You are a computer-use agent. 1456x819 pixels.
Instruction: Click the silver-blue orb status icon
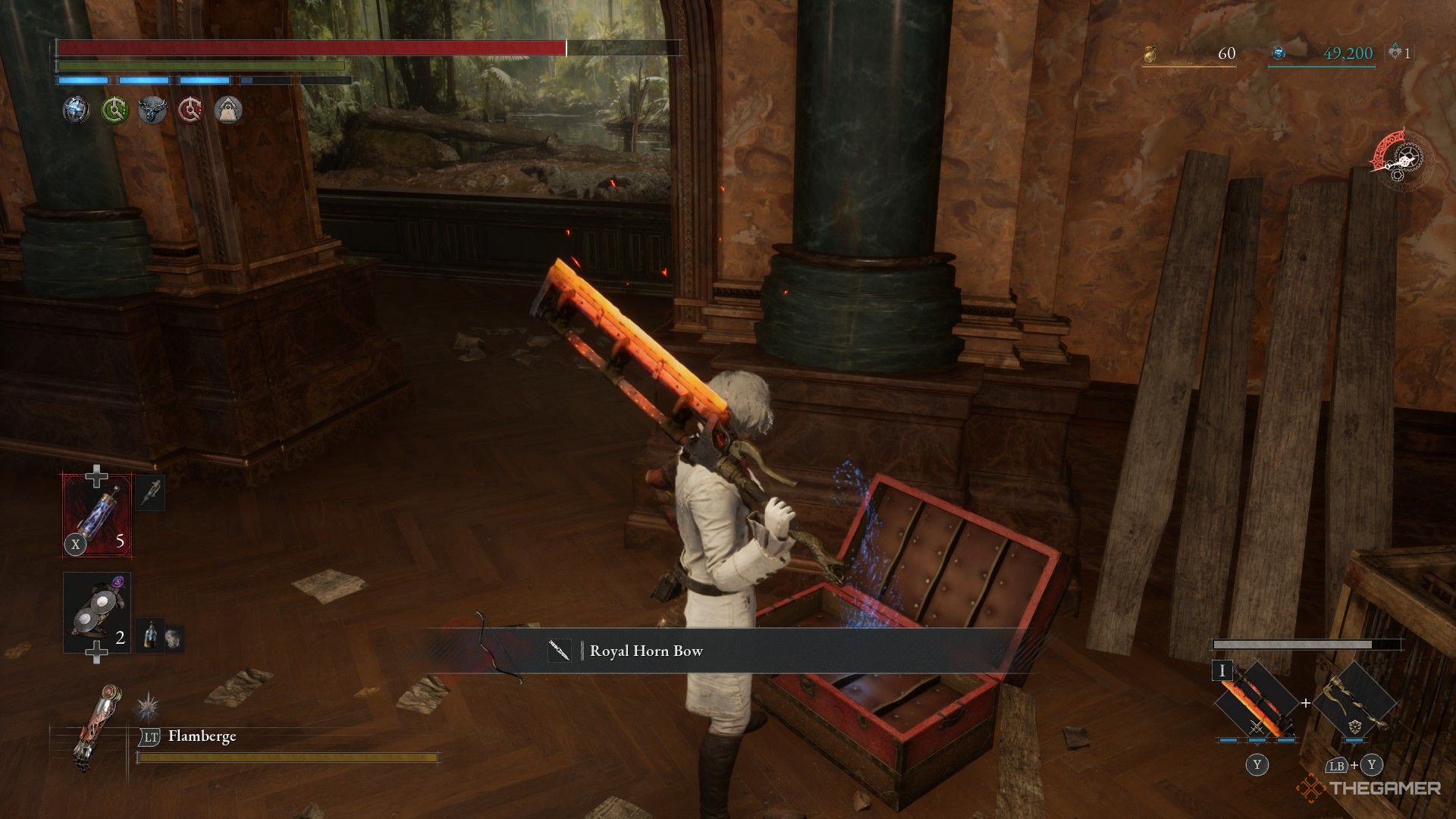[x=76, y=111]
